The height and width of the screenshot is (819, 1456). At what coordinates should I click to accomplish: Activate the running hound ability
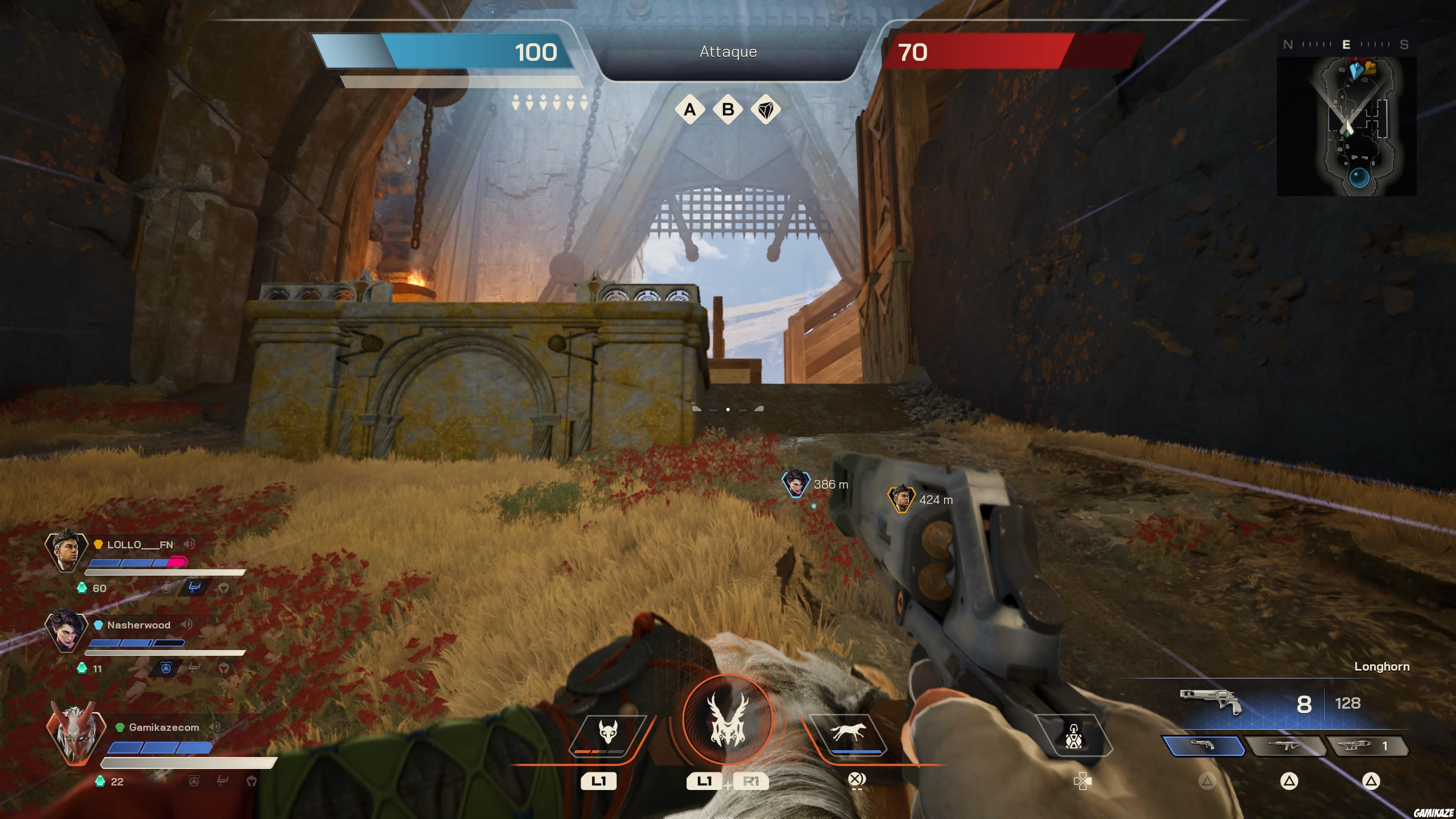[847, 734]
